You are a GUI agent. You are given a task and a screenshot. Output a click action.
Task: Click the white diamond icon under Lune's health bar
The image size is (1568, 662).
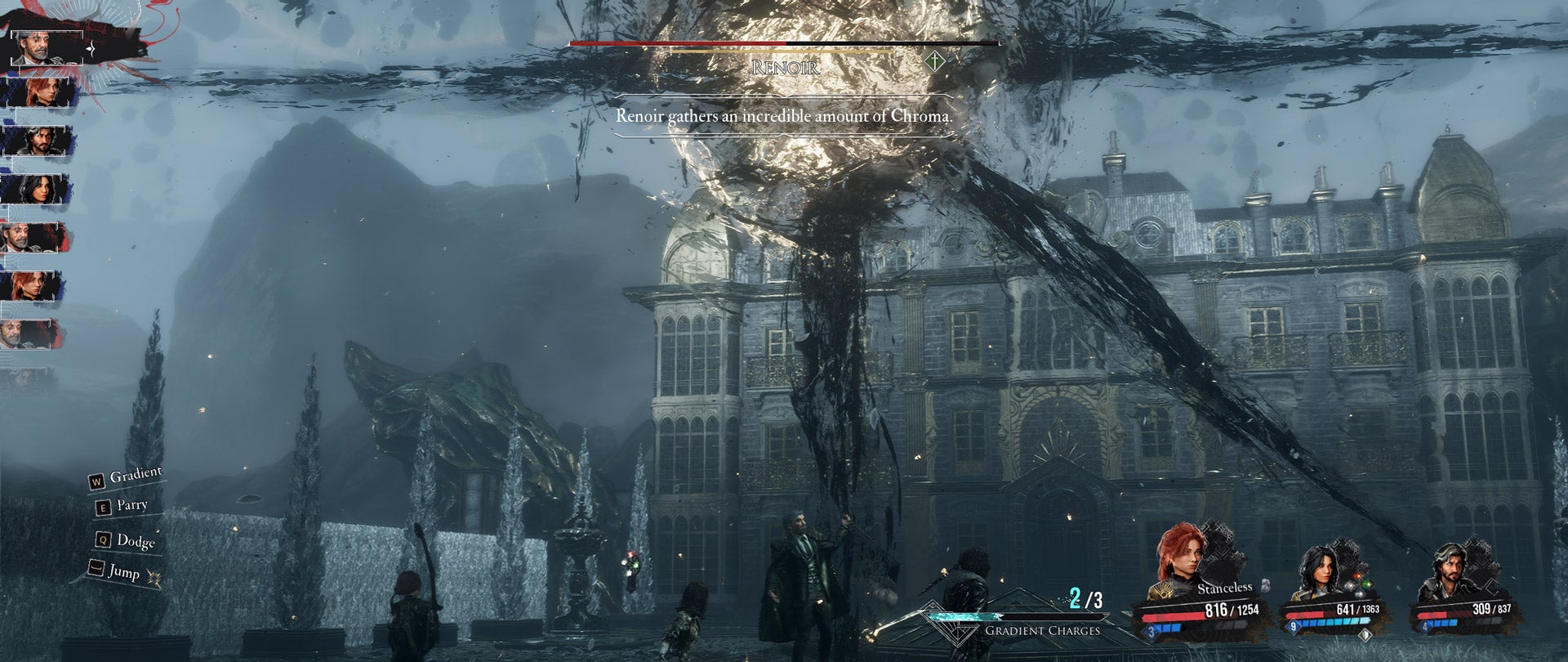[x=1365, y=636]
